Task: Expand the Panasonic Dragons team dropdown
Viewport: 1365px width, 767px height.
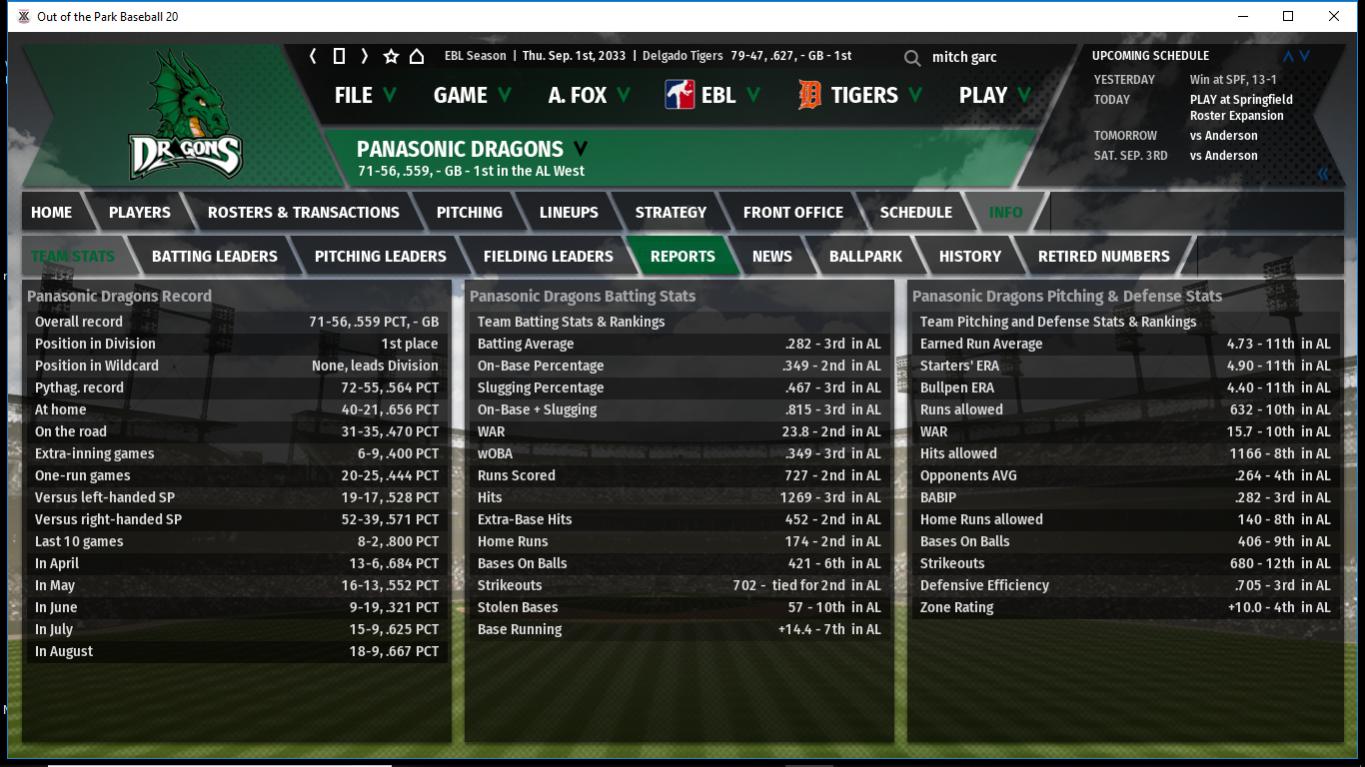Action: [580, 149]
